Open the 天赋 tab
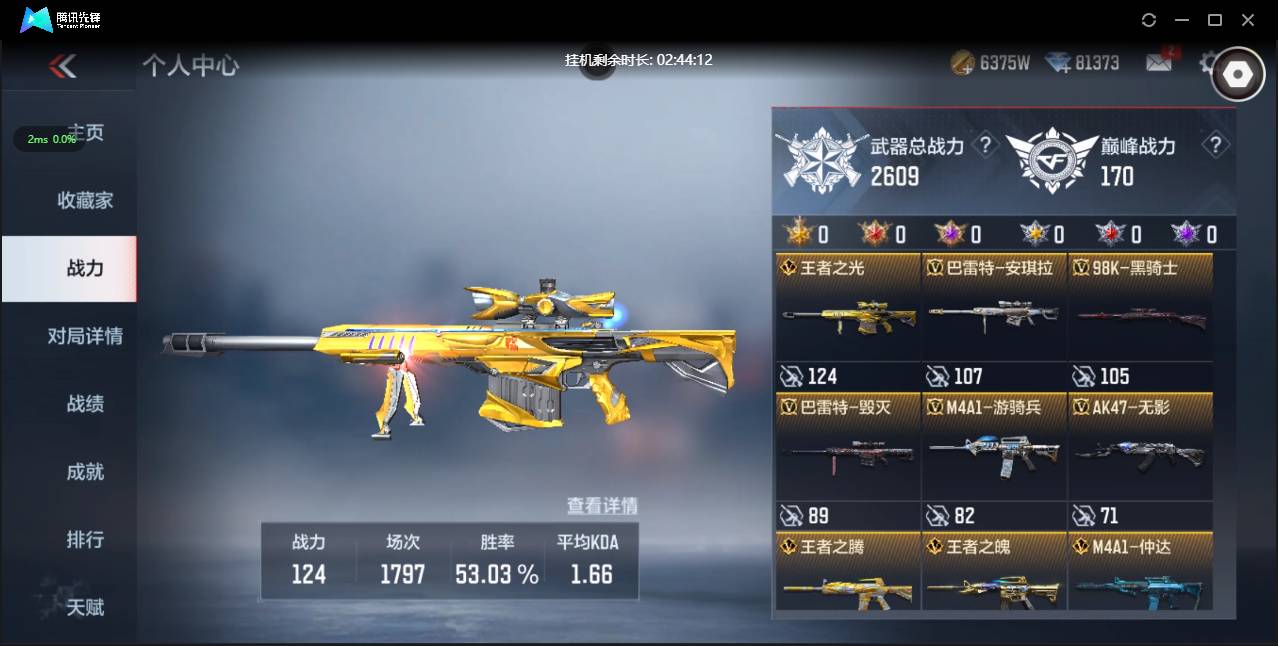Viewport: 1278px width, 646px height. 85,607
